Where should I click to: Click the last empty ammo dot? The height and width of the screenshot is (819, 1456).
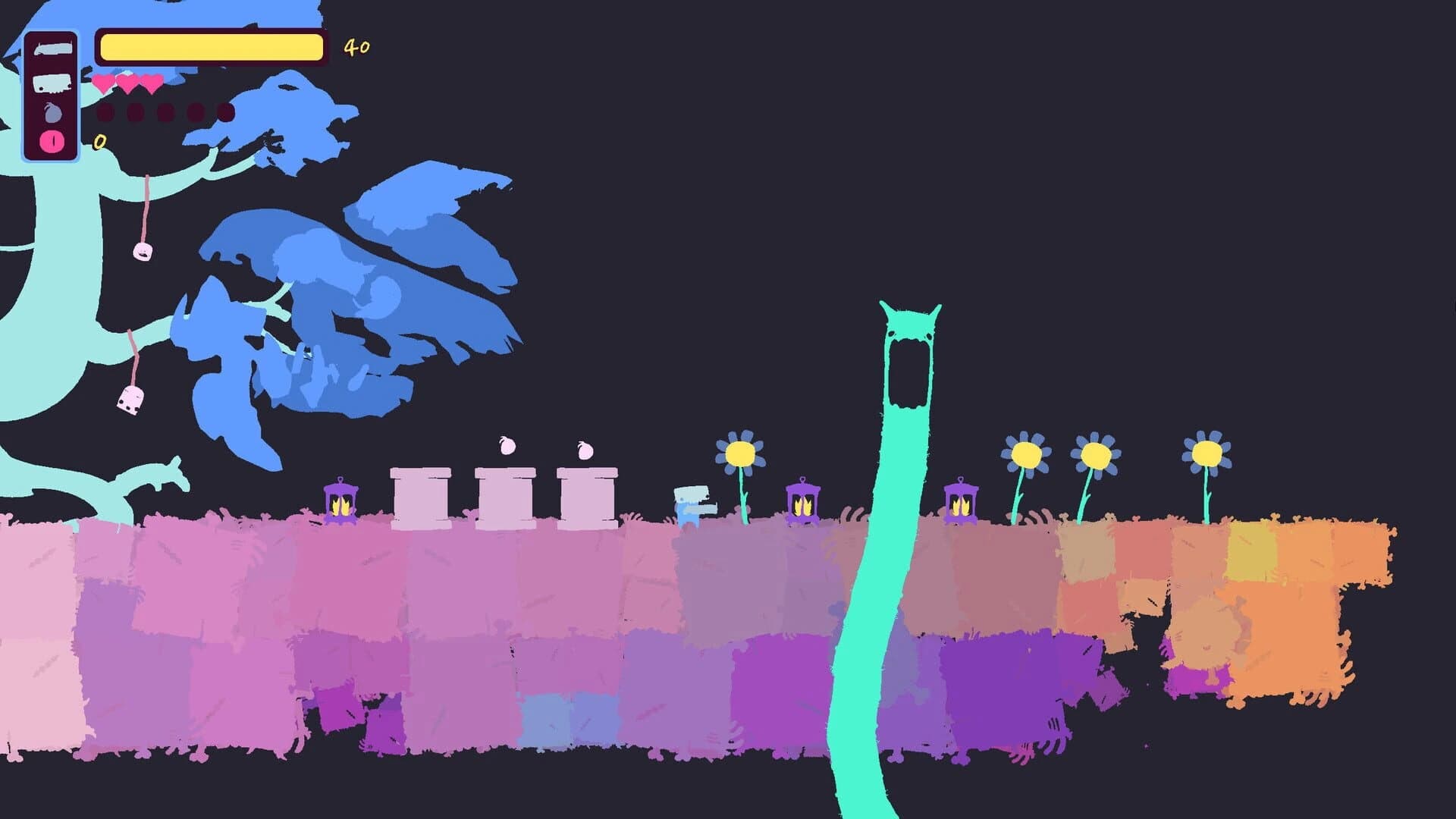(x=226, y=112)
